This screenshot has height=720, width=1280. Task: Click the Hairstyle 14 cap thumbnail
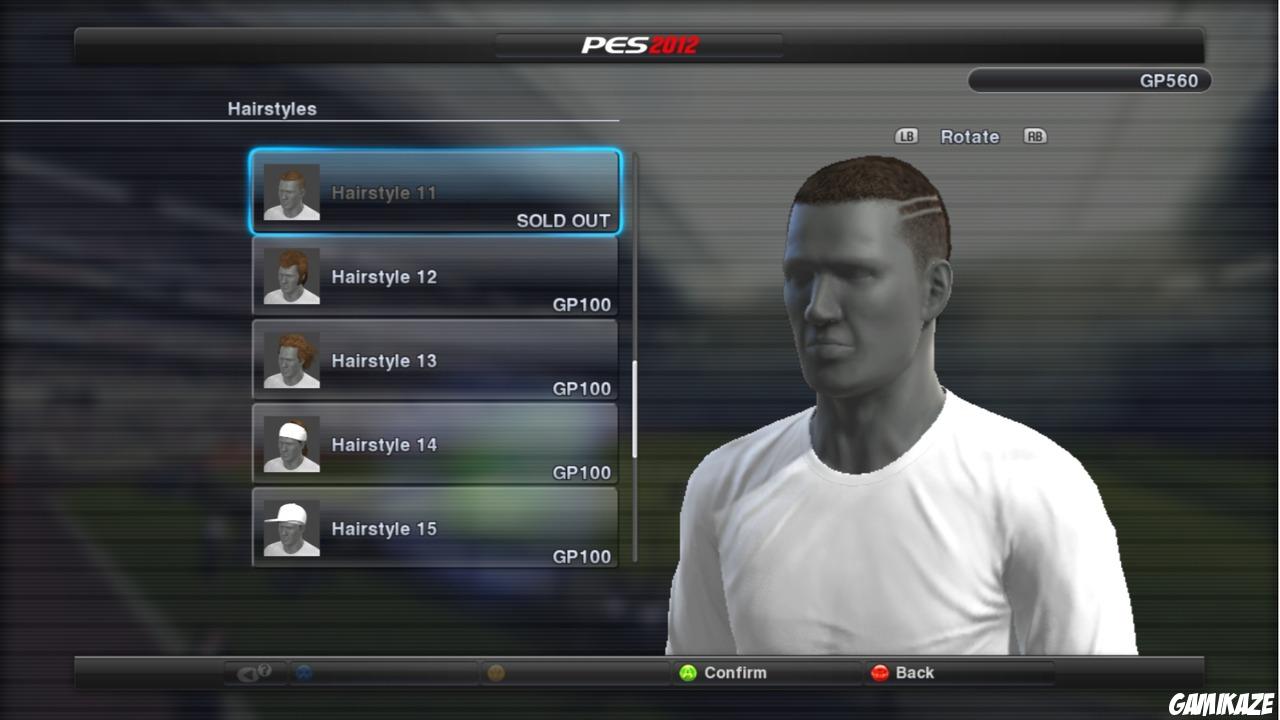tap(289, 444)
